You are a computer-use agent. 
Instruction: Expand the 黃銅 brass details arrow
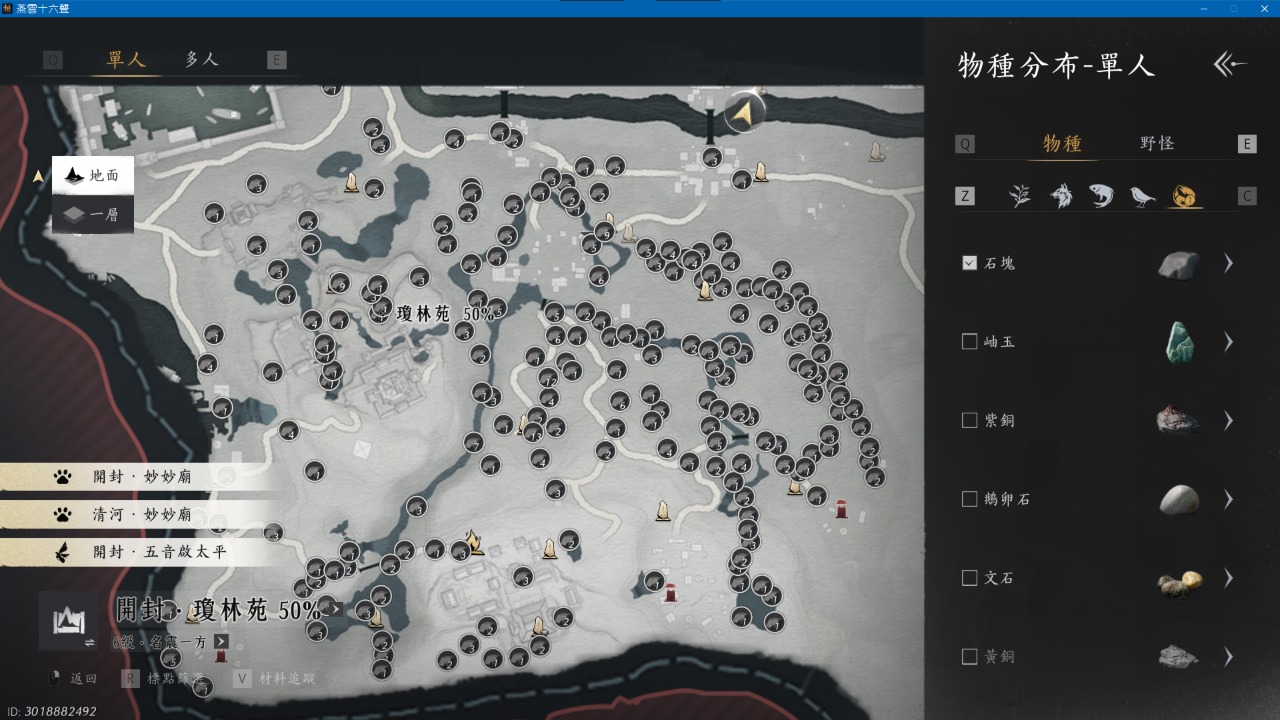[1229, 657]
